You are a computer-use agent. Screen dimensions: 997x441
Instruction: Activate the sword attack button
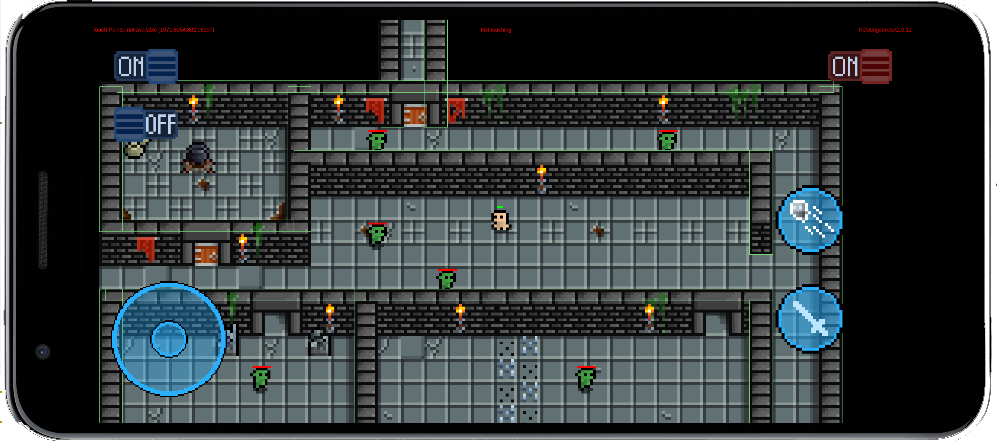[809, 319]
